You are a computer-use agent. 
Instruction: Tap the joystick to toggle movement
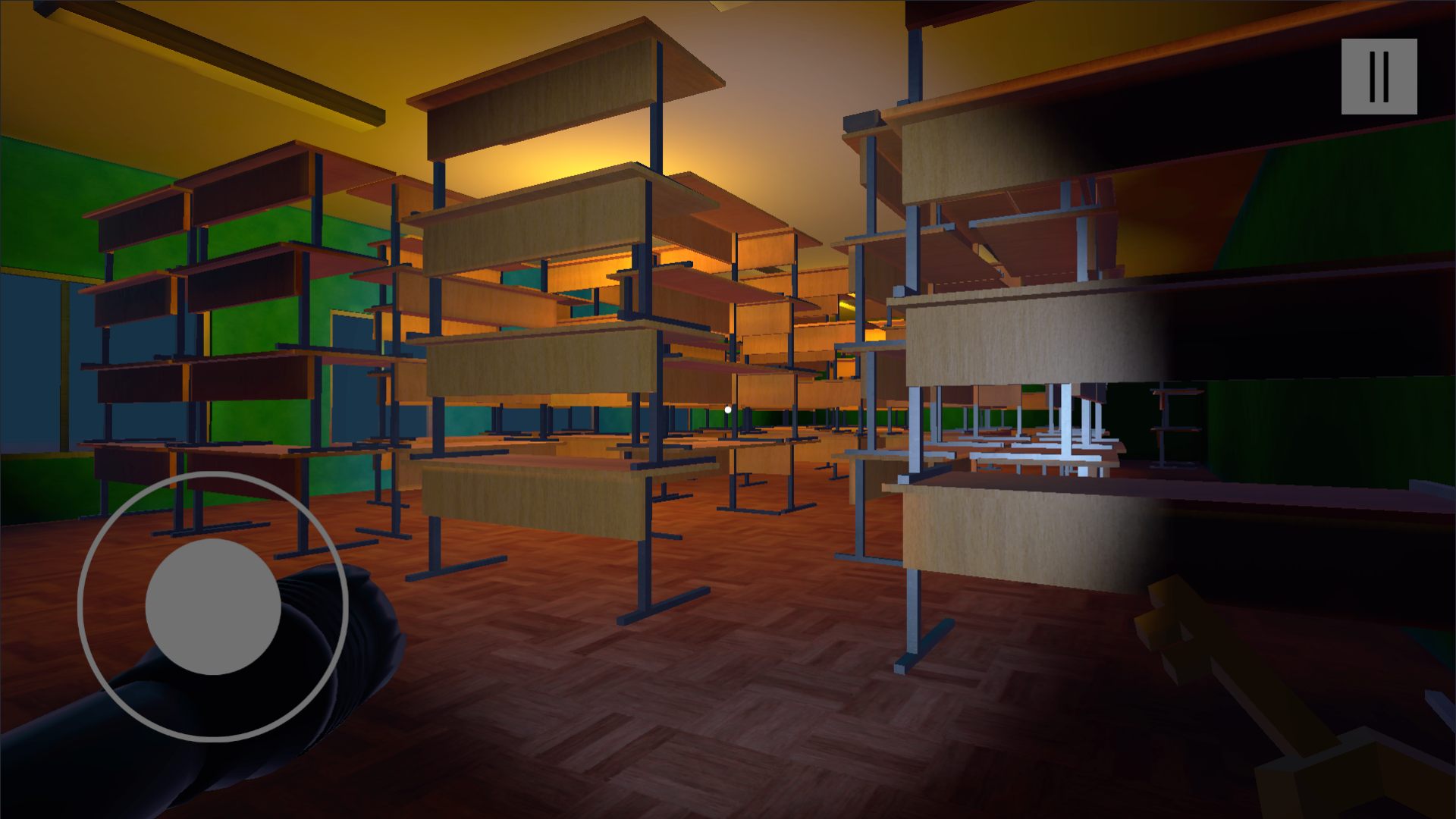[x=213, y=607]
